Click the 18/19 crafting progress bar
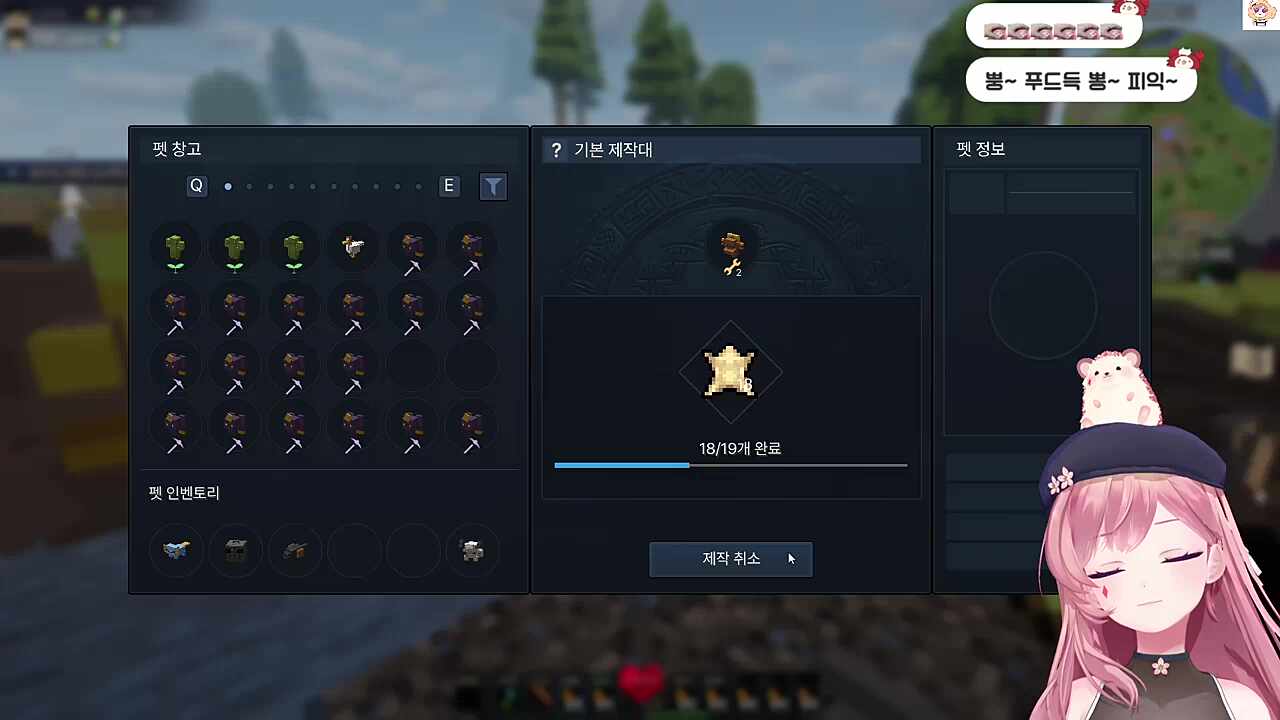Screen dimensions: 1280x720 730,465
